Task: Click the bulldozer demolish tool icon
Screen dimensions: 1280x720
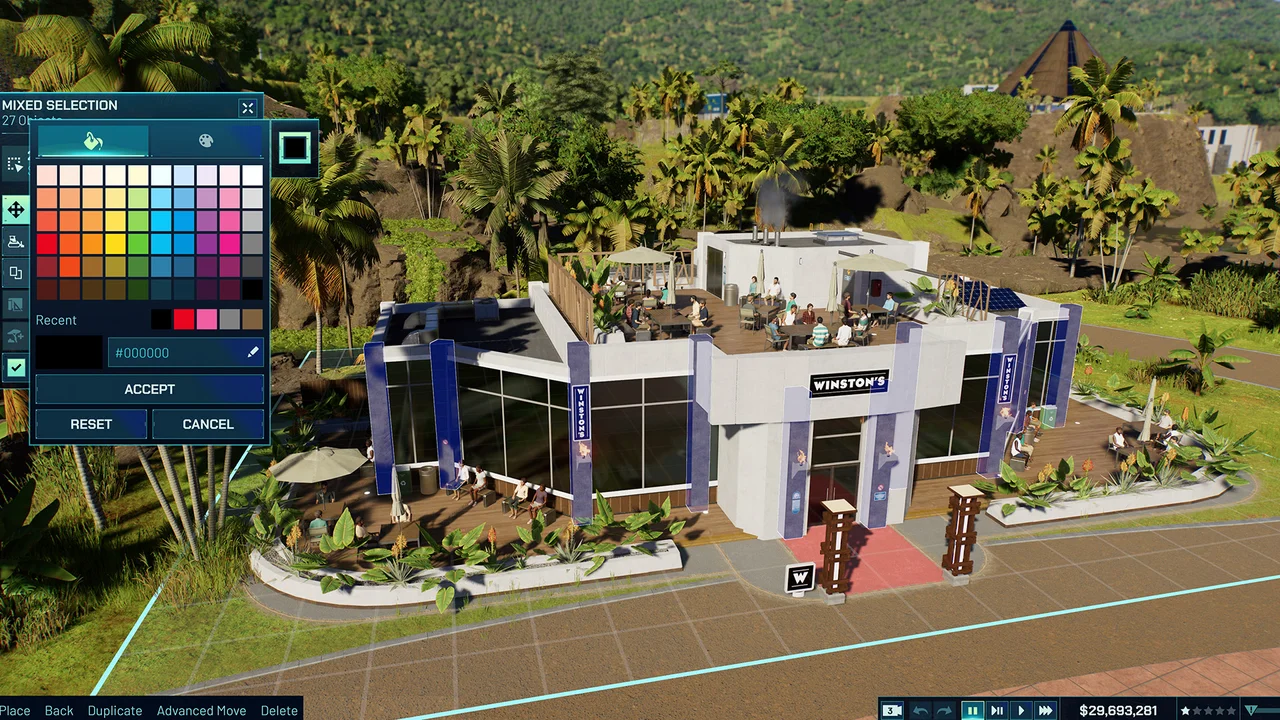Action: point(15,241)
